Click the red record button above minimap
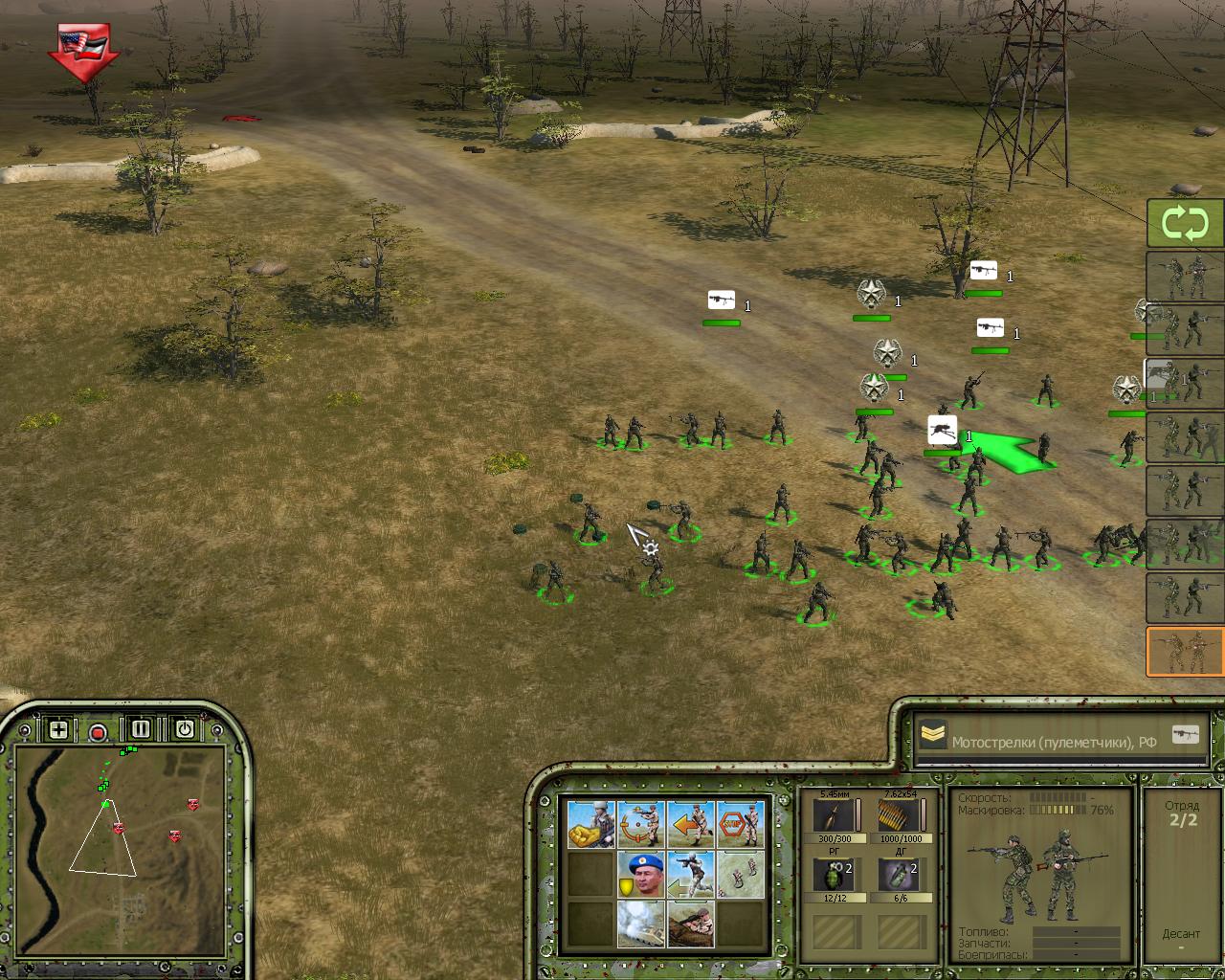Viewport: 1225px width, 980px height. click(98, 733)
